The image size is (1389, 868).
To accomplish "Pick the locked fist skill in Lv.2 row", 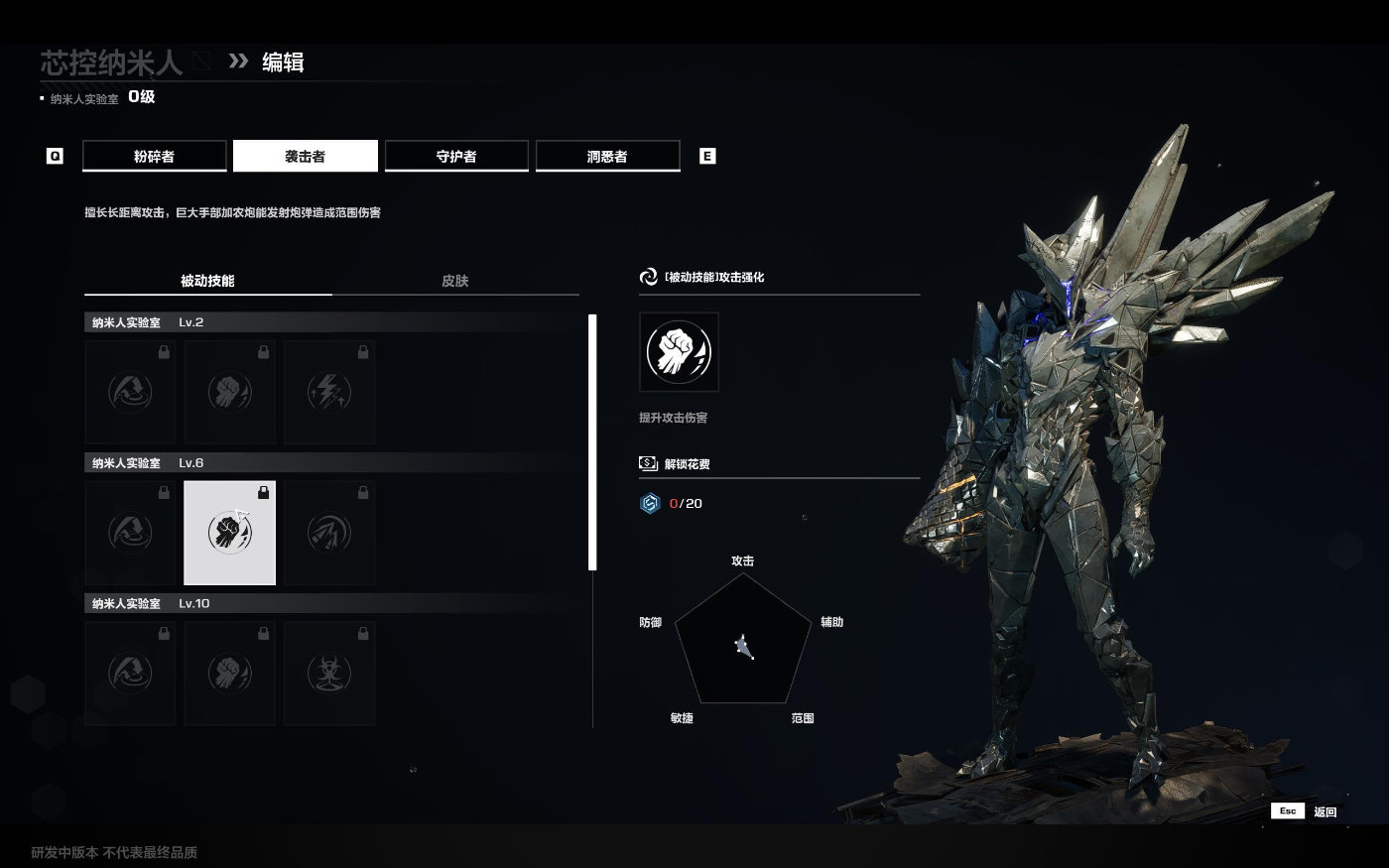I will tap(230, 392).
